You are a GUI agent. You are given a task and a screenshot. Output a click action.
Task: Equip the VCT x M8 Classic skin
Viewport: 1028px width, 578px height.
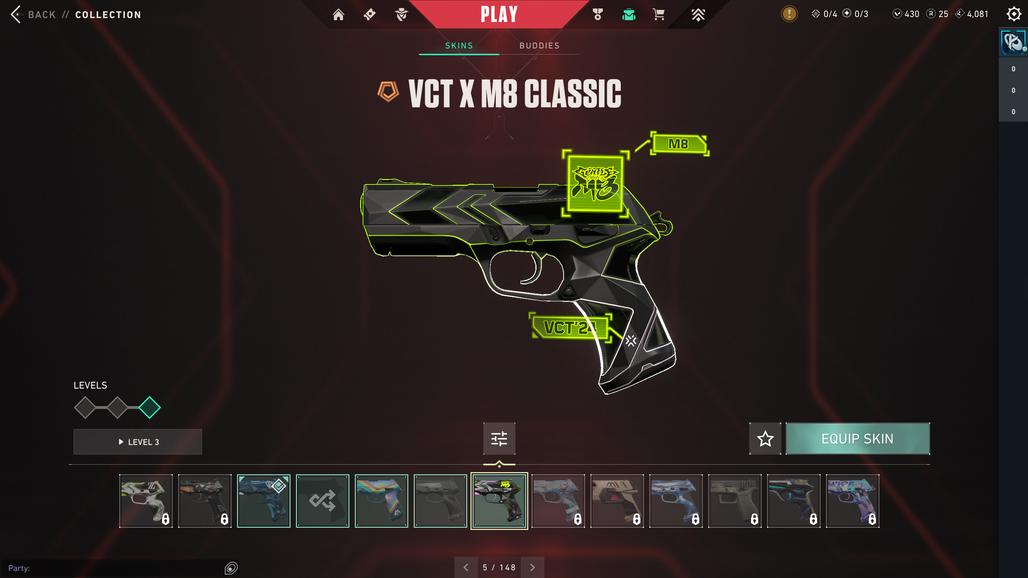tap(857, 438)
